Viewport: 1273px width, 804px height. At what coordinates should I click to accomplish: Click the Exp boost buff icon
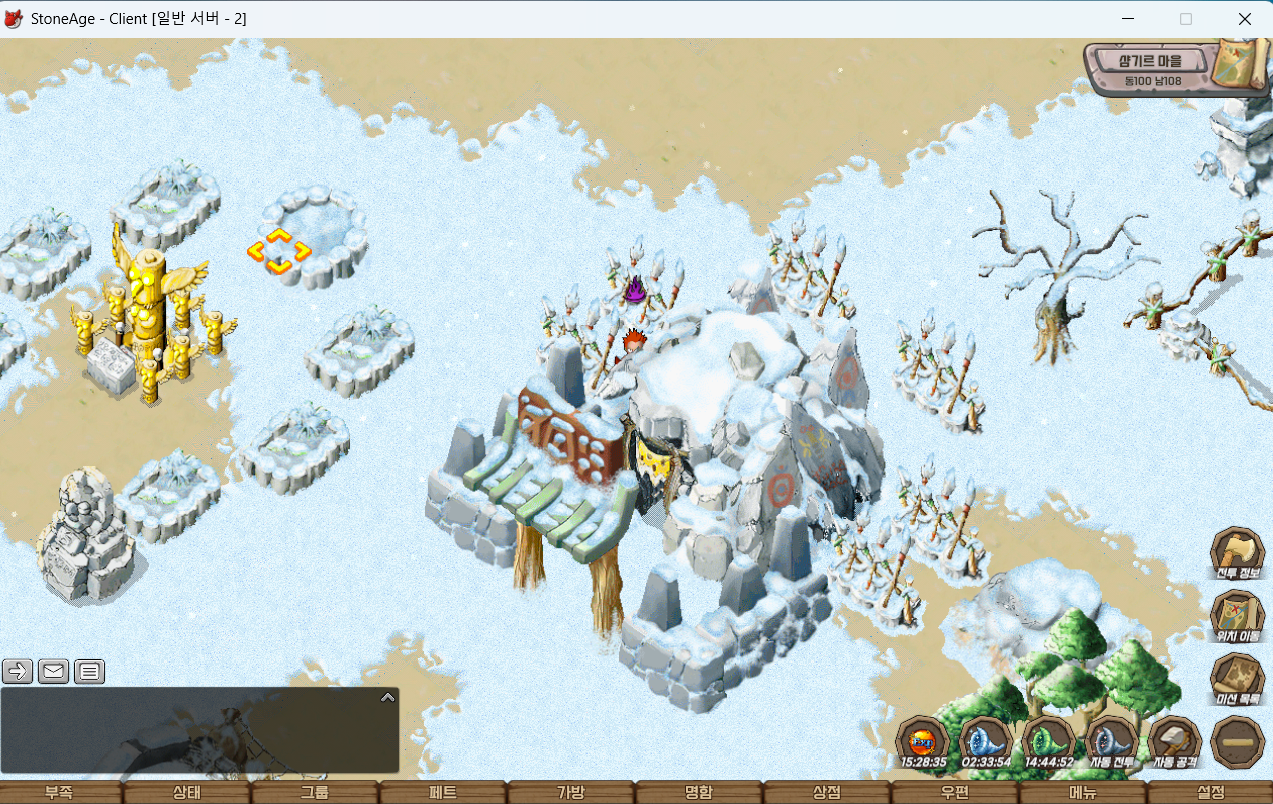pyautogui.click(x=922, y=742)
